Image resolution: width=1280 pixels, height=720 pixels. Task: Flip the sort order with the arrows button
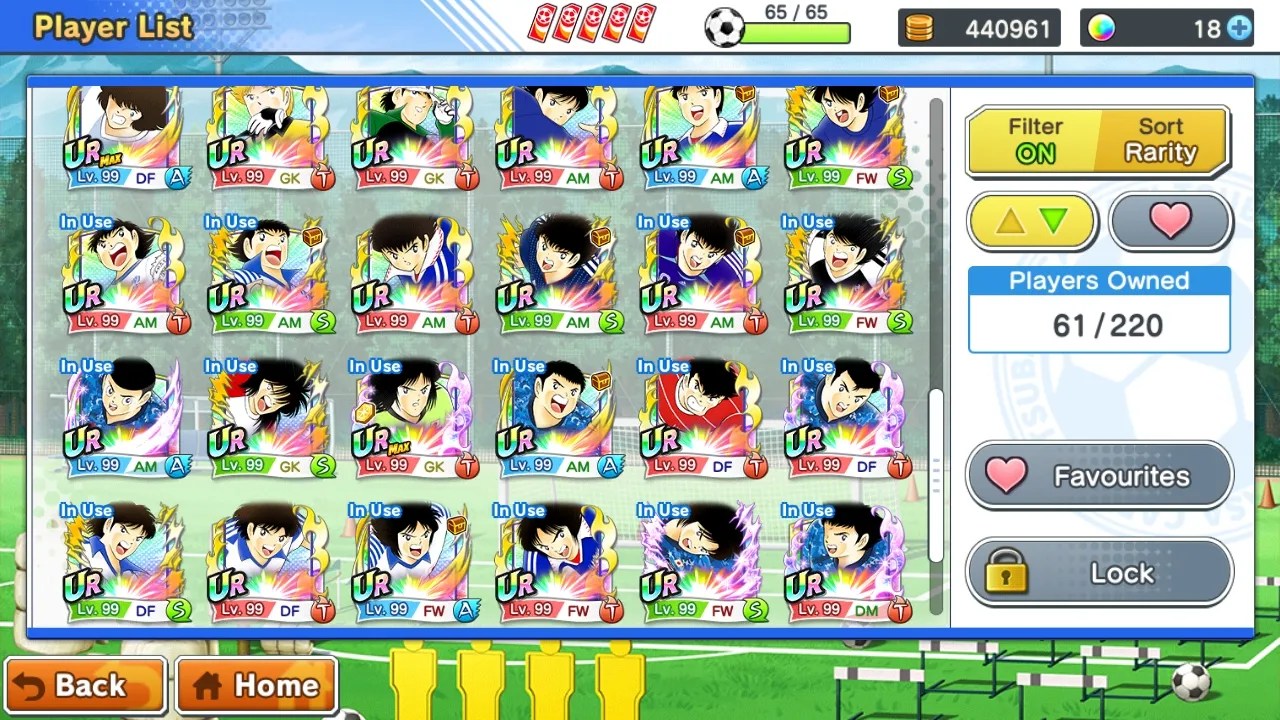[x=1032, y=221]
